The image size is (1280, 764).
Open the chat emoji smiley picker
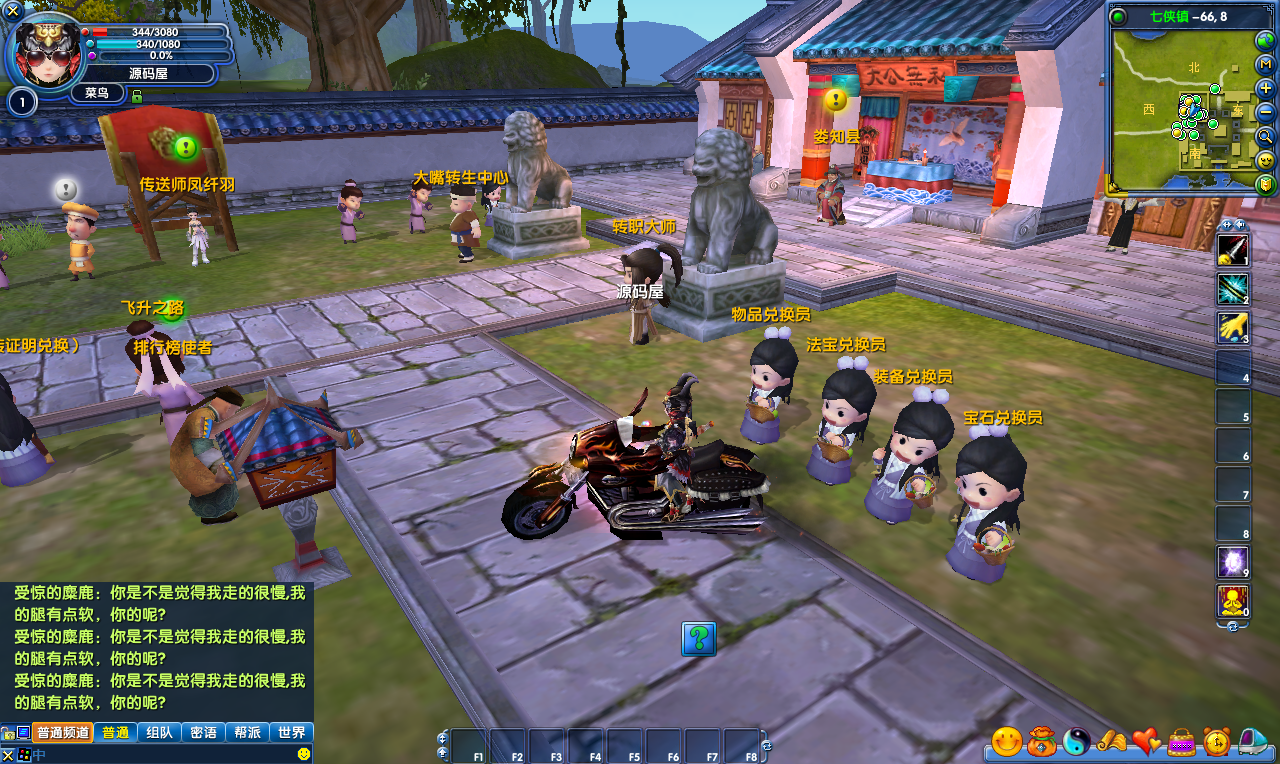[304, 753]
